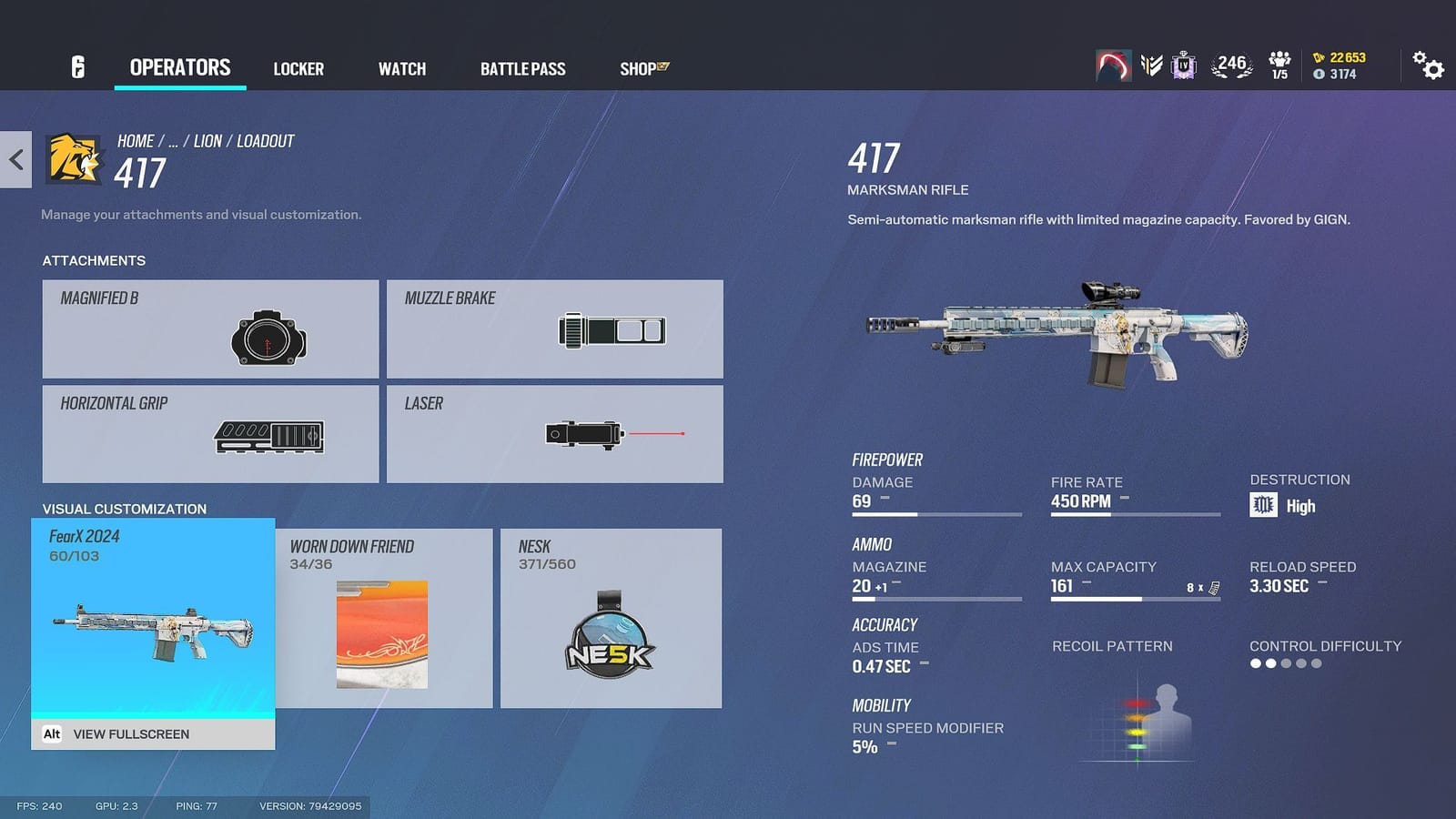1456x819 pixels.
Task: Select the Lion operator portrait icon
Action: pyautogui.click(x=71, y=160)
